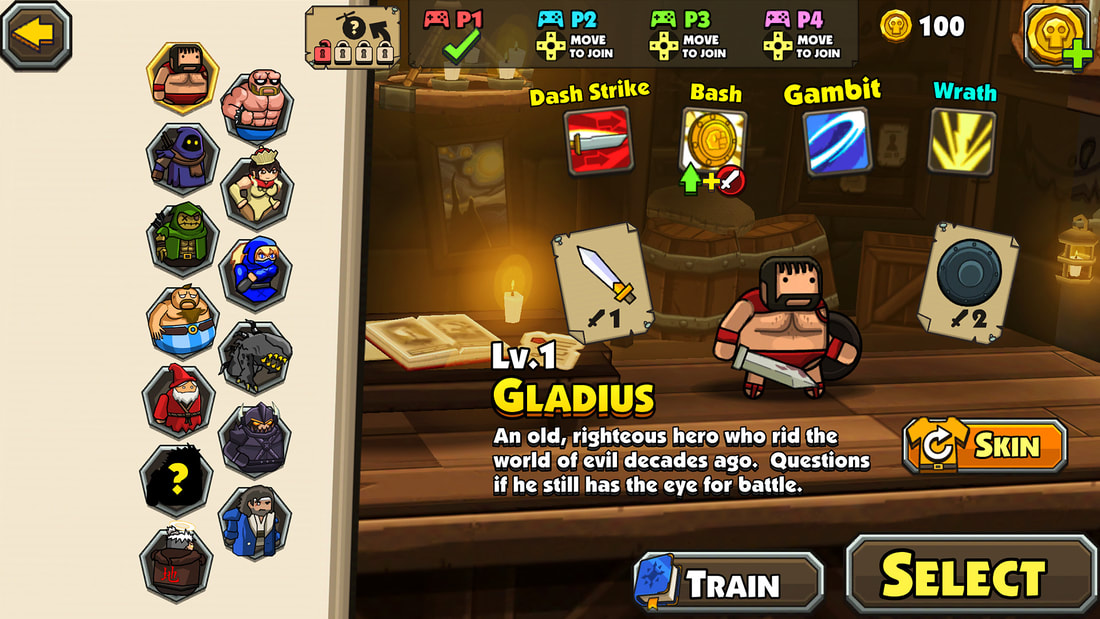Choose the green hooded archer portrait

[x=183, y=240]
